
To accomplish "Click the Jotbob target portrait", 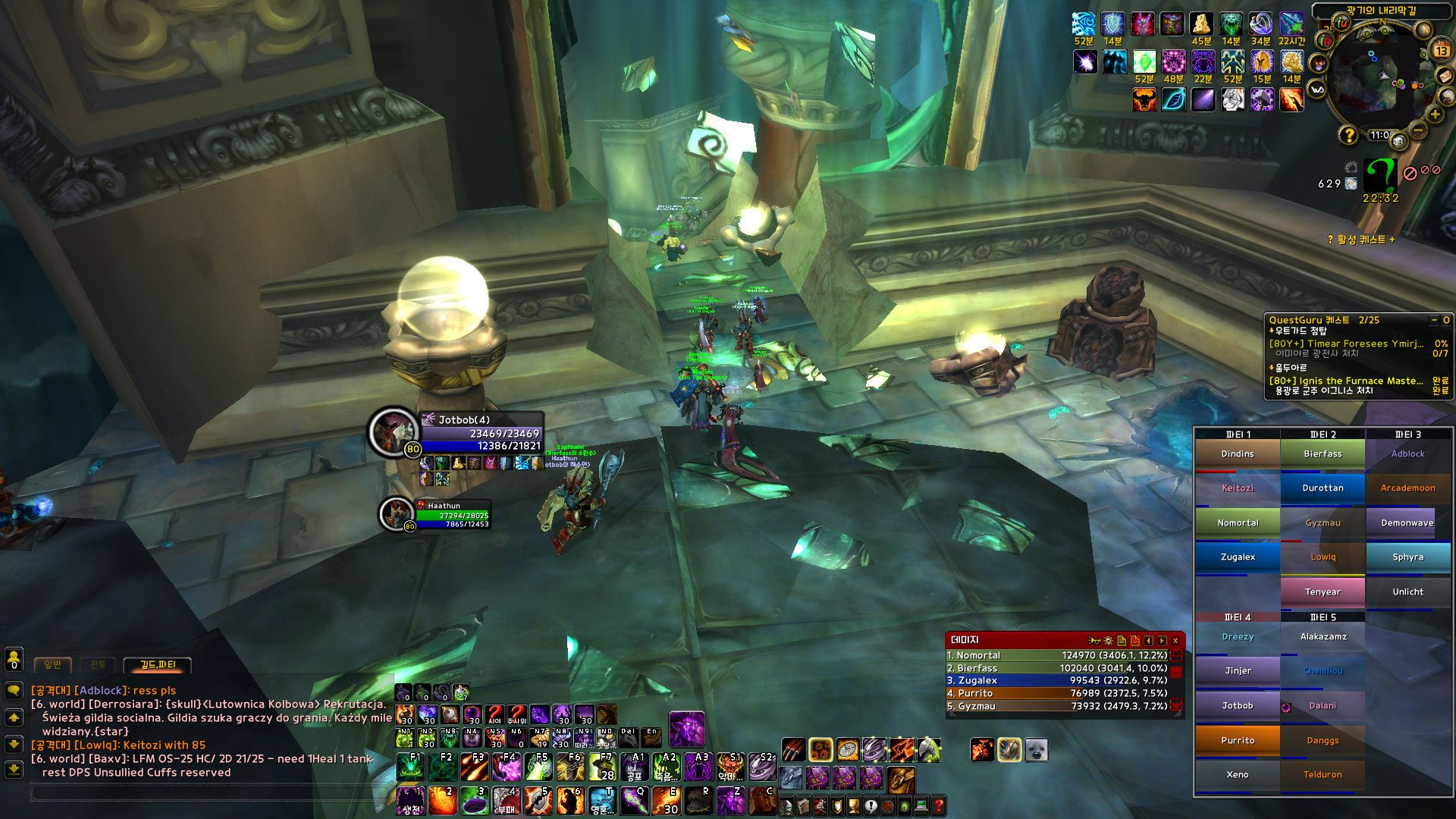I will (x=393, y=431).
